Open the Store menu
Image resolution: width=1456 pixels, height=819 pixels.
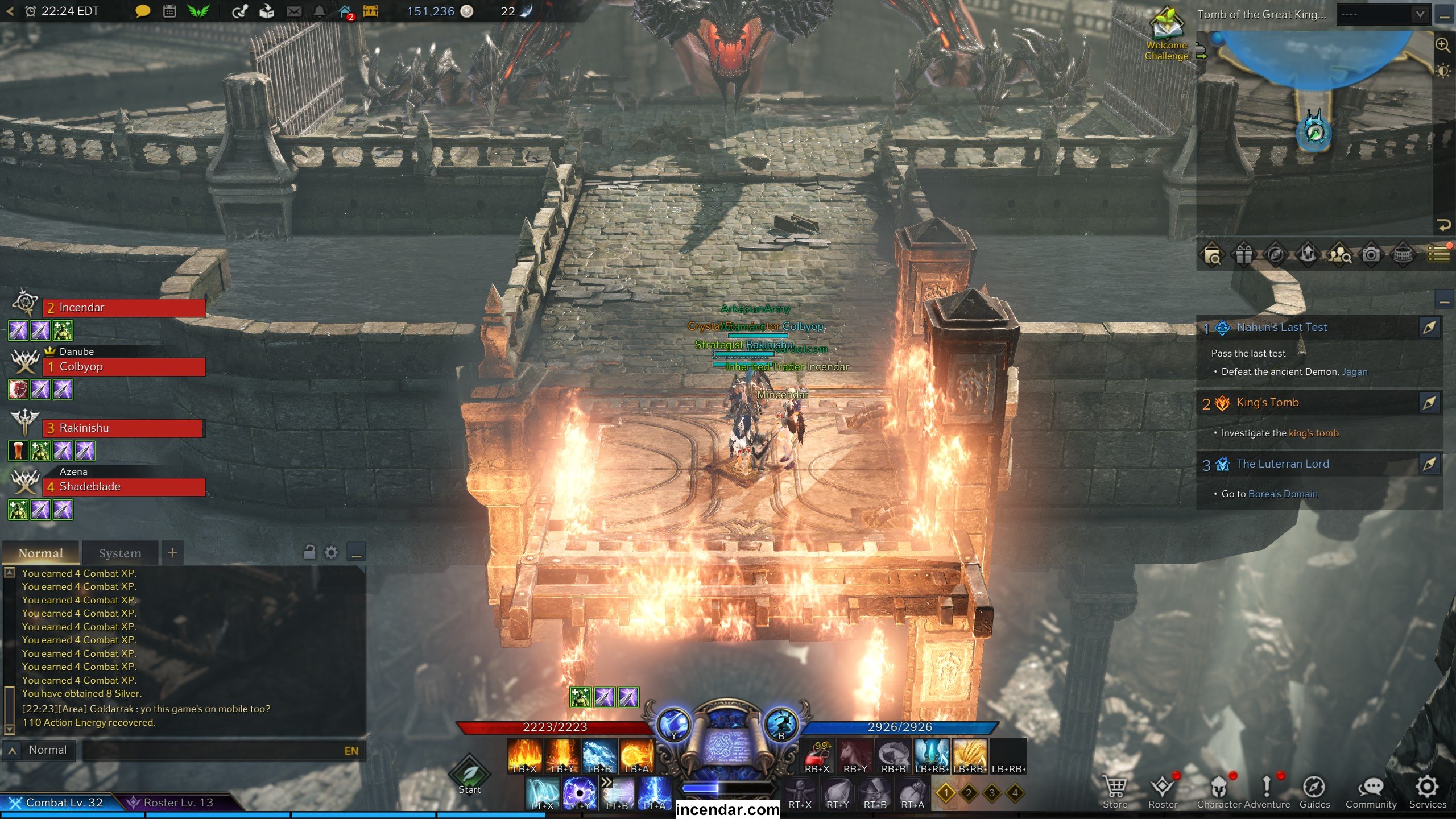tap(1115, 792)
